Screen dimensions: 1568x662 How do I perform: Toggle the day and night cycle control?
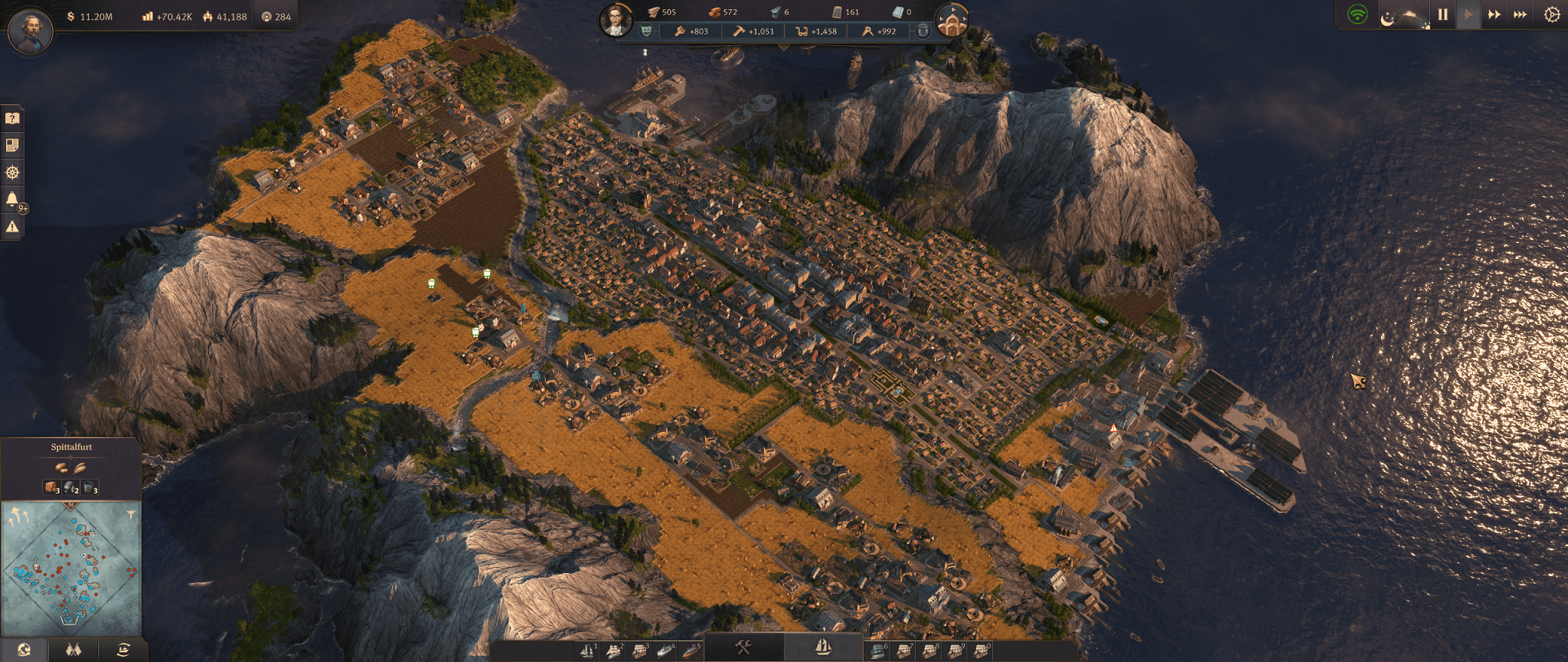[x=1404, y=16]
